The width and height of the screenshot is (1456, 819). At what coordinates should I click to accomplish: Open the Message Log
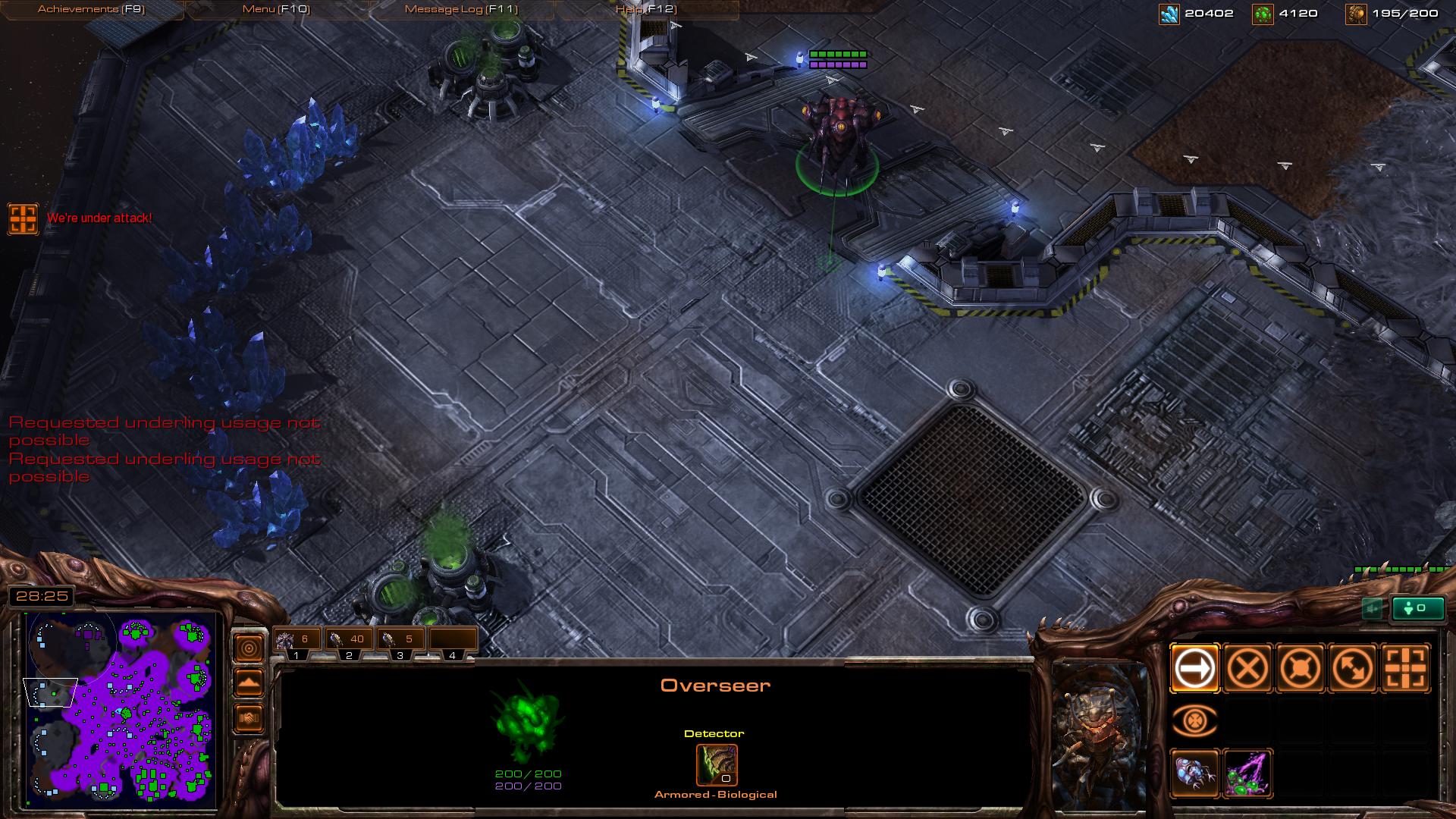461,9
